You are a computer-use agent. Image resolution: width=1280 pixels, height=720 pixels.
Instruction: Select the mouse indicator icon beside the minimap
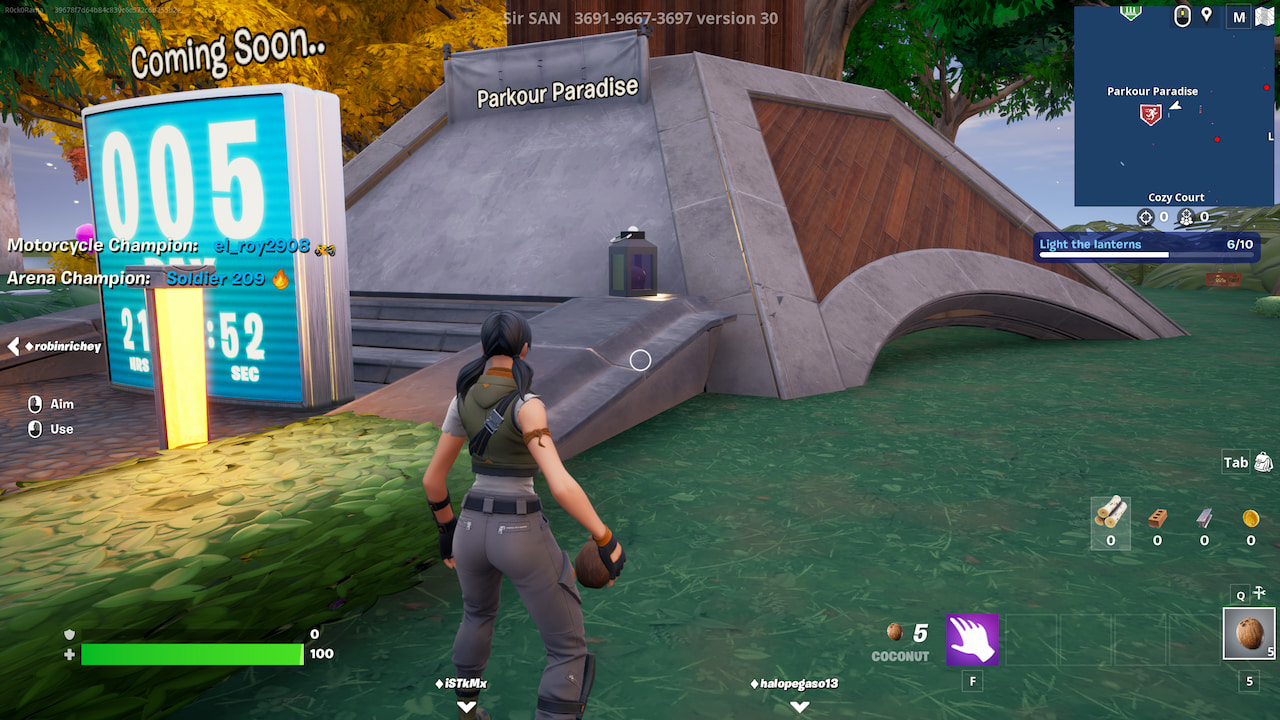tap(1181, 15)
